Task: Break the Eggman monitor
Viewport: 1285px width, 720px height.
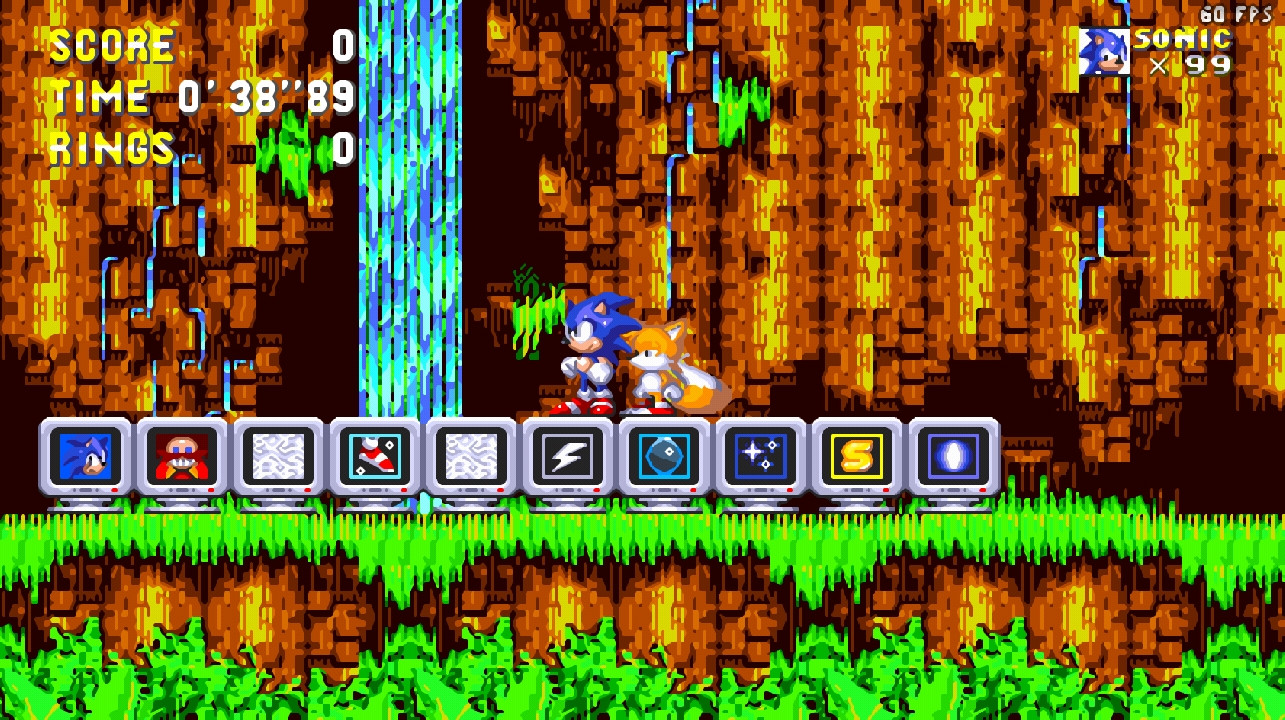Action: (182, 457)
